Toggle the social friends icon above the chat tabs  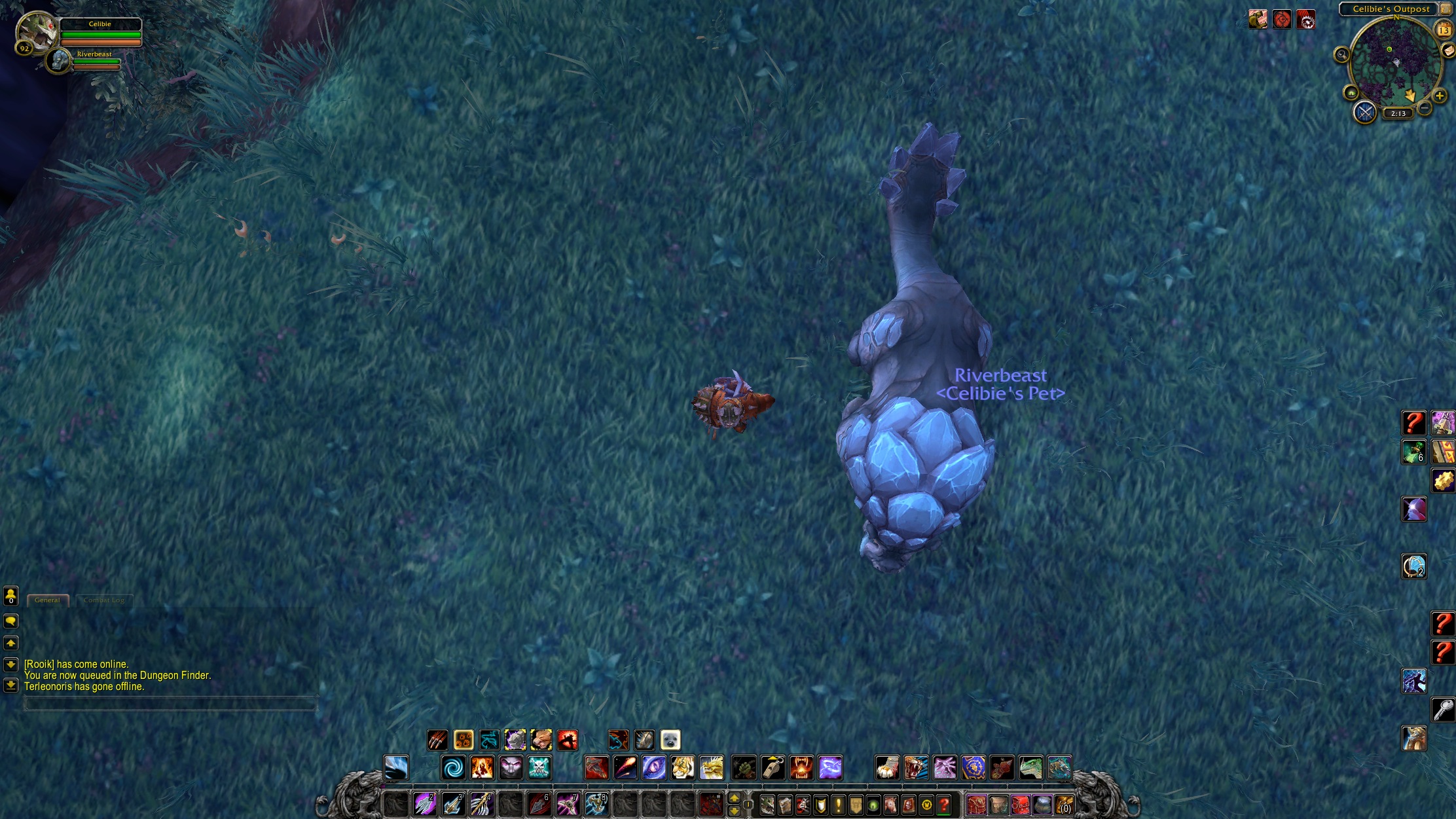[11, 596]
